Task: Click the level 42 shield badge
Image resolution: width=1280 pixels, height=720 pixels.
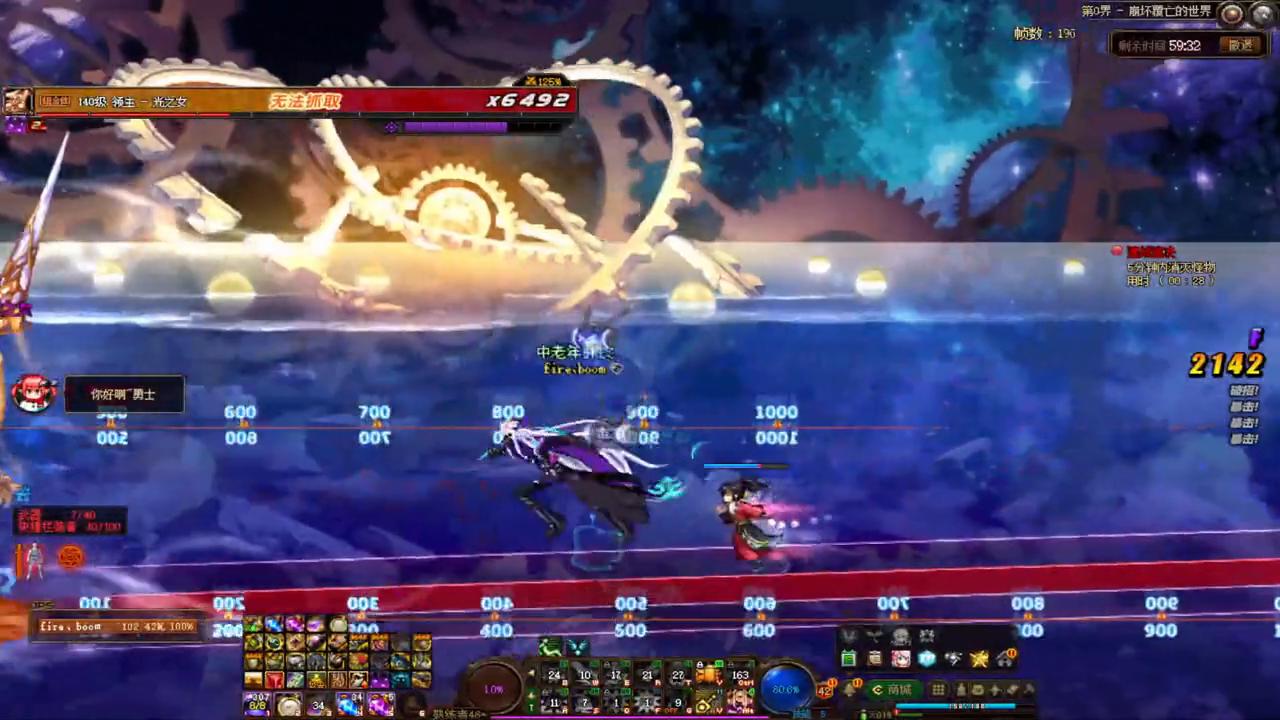Action: coord(826,690)
